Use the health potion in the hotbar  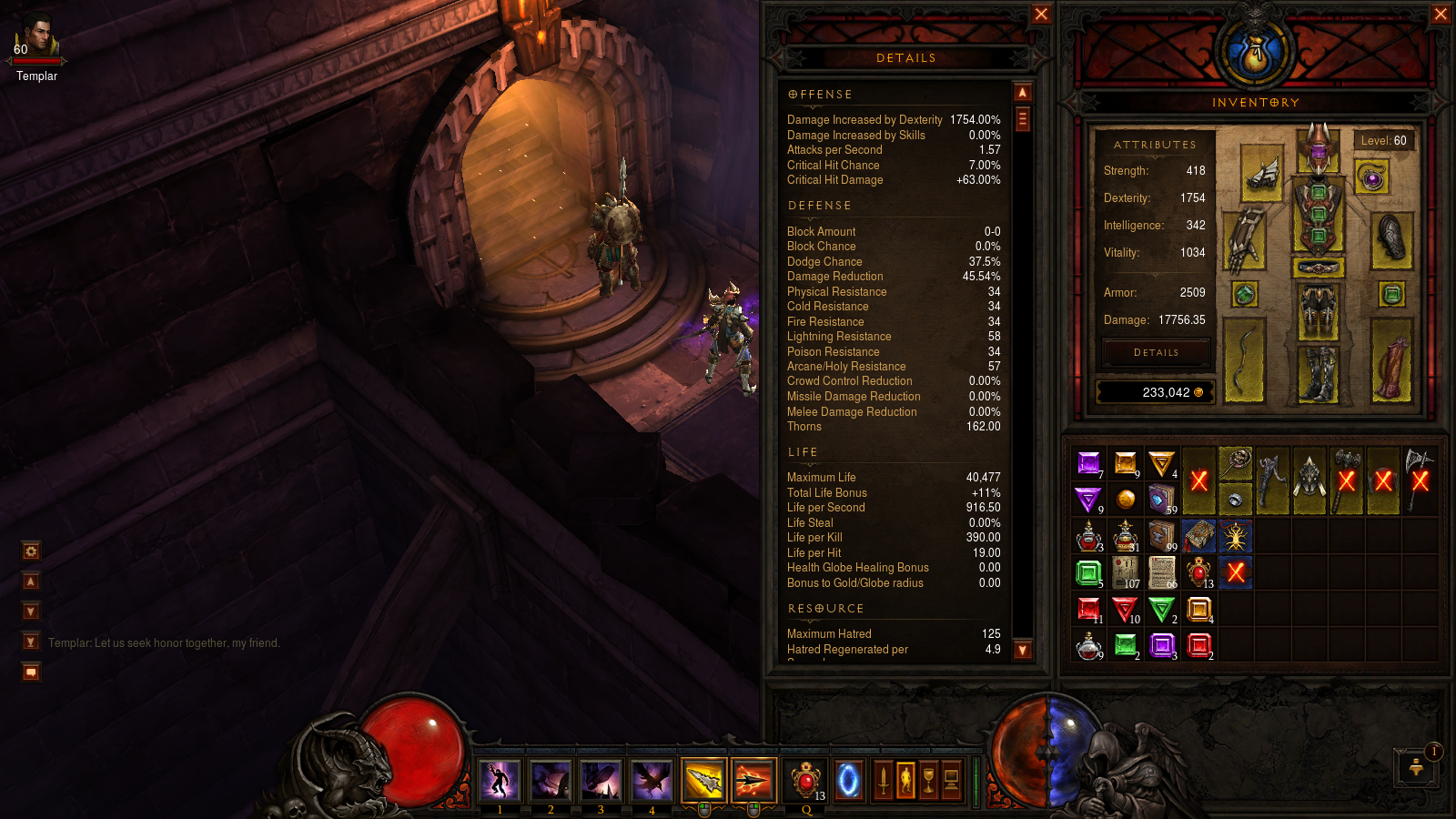(x=805, y=780)
